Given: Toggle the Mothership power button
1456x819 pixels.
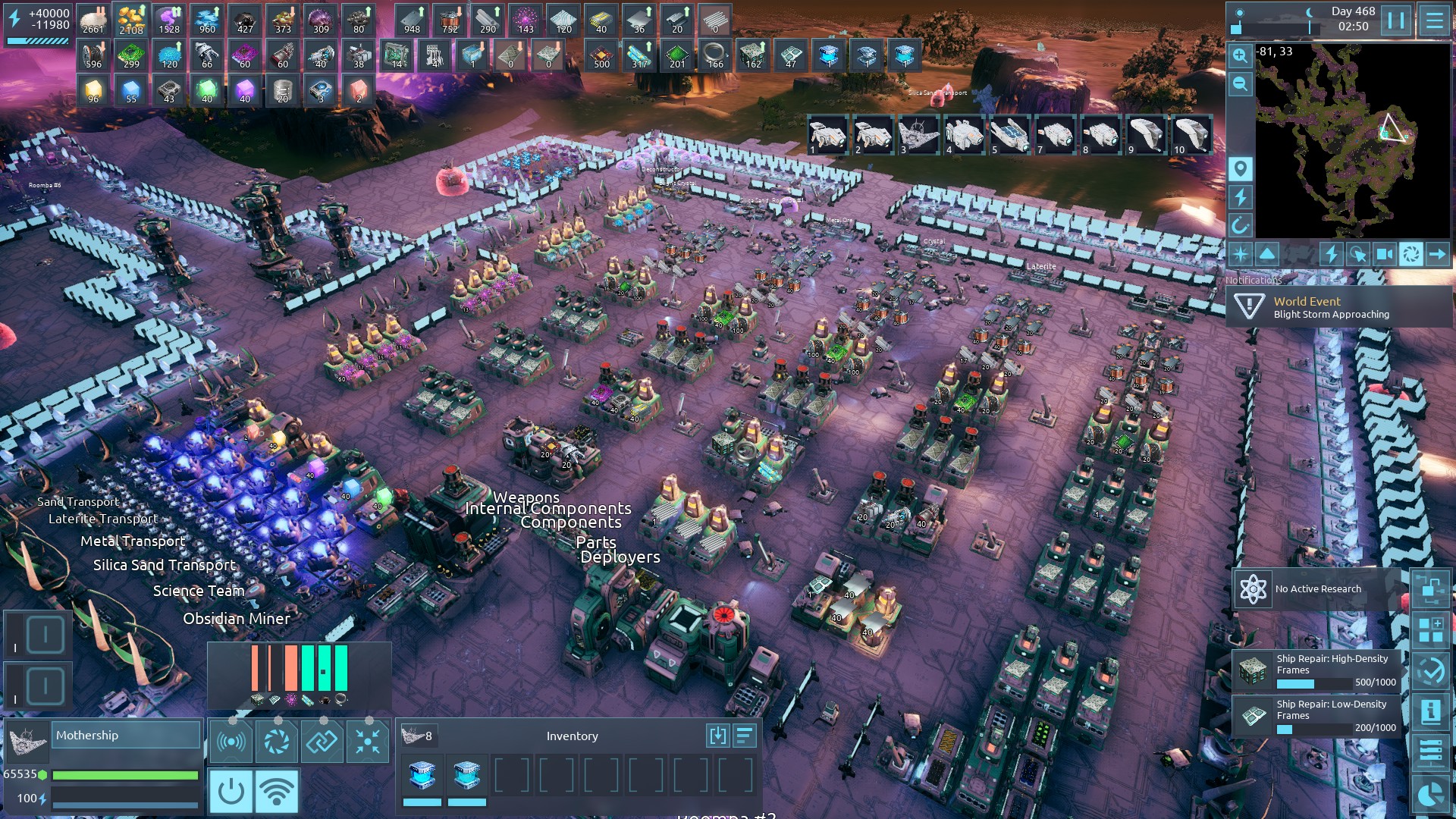Looking at the screenshot, I should (x=231, y=791).
